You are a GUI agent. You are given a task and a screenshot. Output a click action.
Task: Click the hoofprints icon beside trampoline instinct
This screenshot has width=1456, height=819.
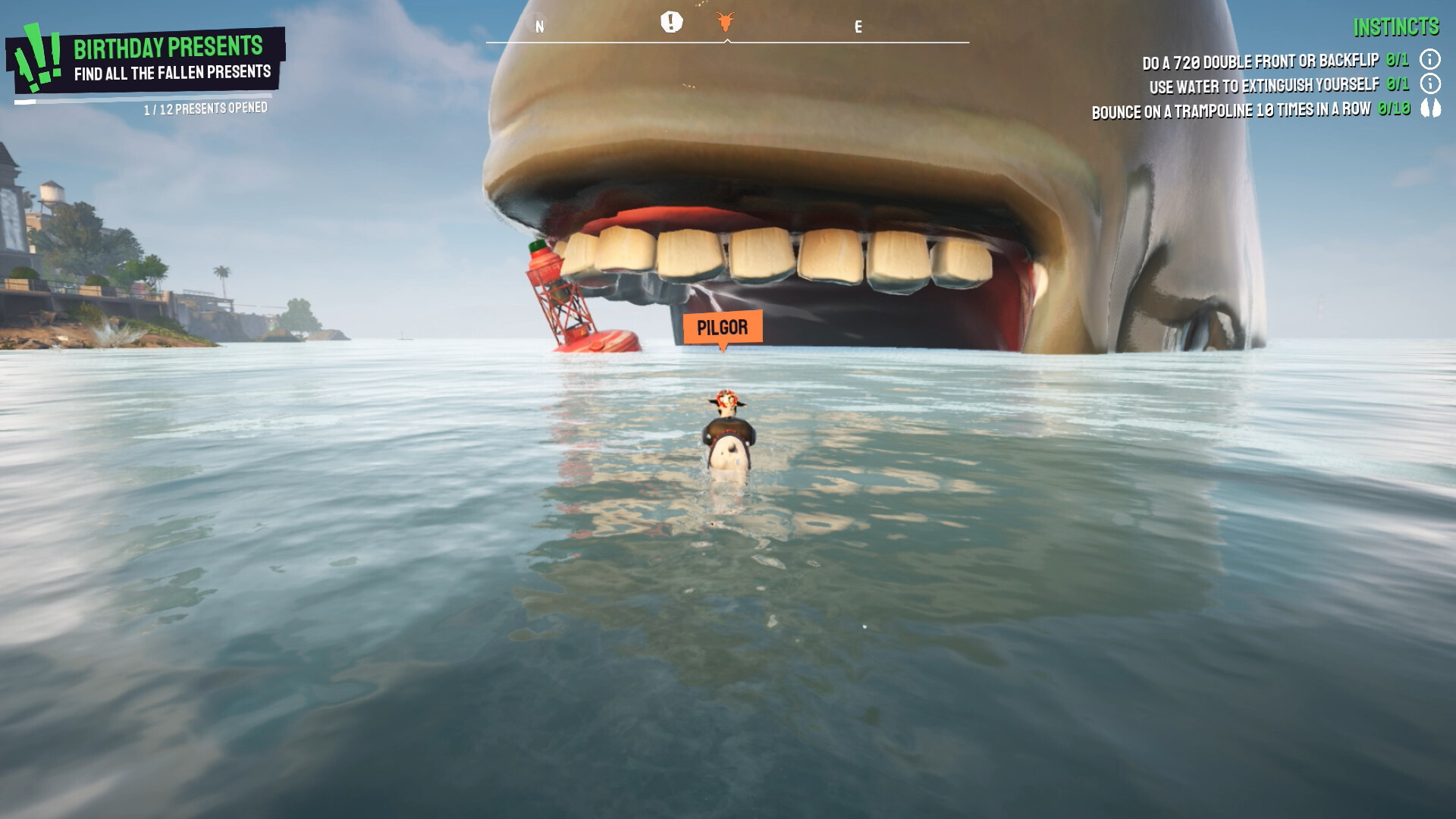(x=1432, y=110)
